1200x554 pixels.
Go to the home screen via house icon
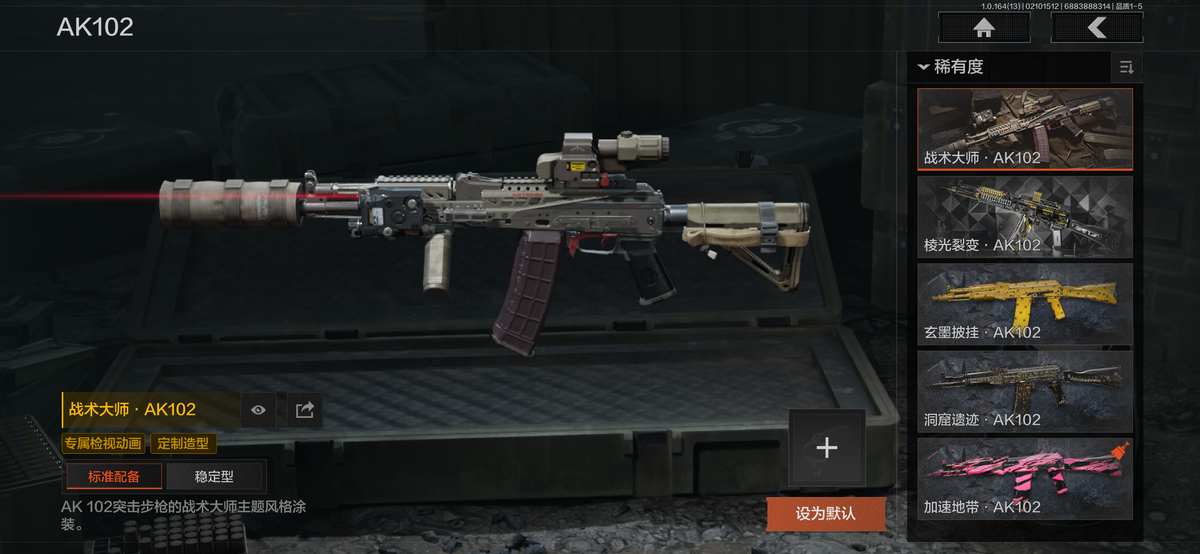click(984, 28)
